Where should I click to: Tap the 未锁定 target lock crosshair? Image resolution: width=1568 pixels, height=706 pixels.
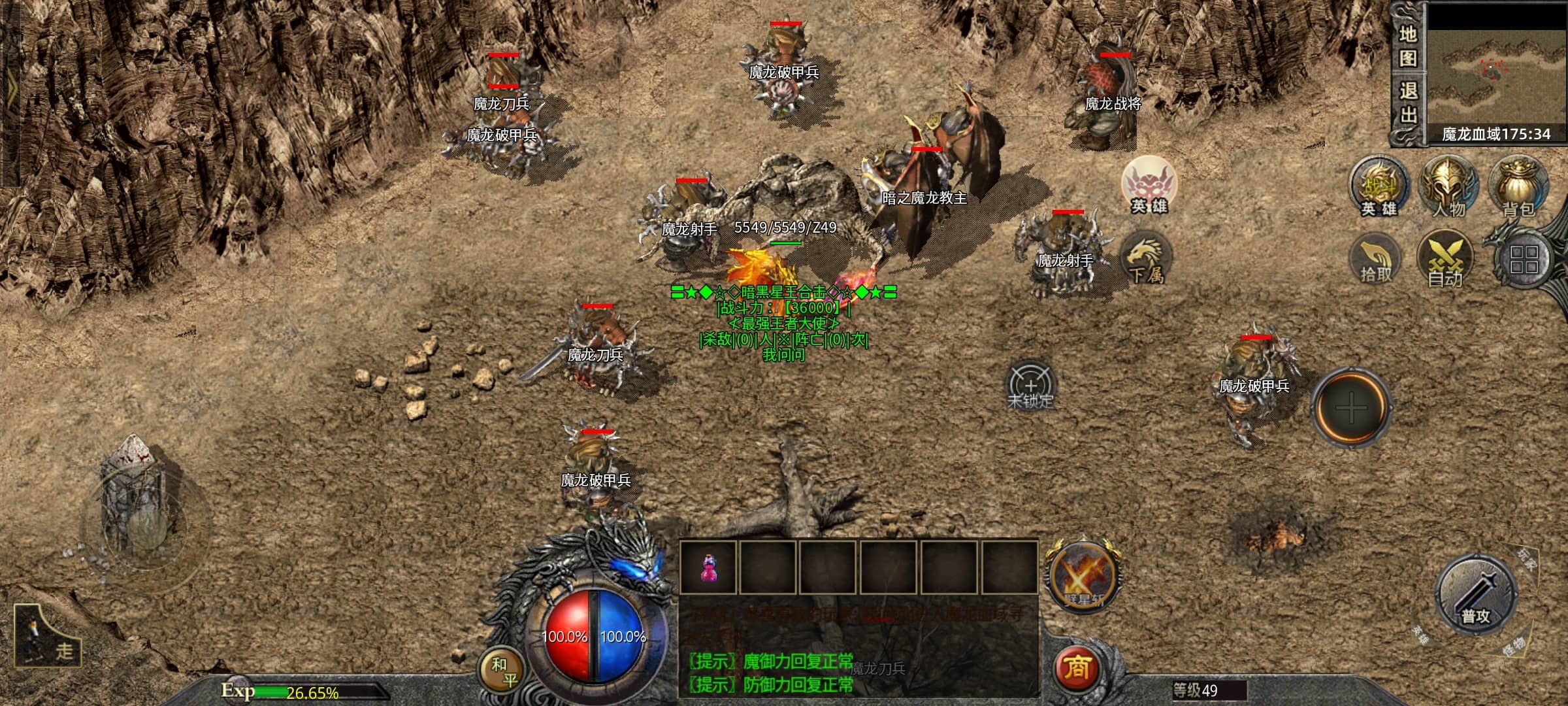[1030, 386]
